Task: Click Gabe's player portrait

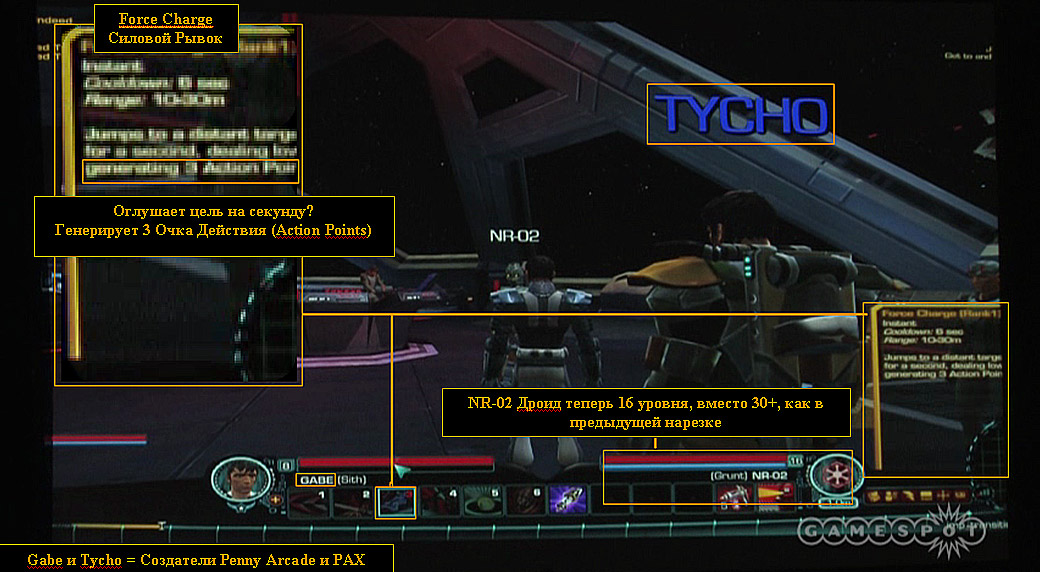Action: (x=239, y=478)
